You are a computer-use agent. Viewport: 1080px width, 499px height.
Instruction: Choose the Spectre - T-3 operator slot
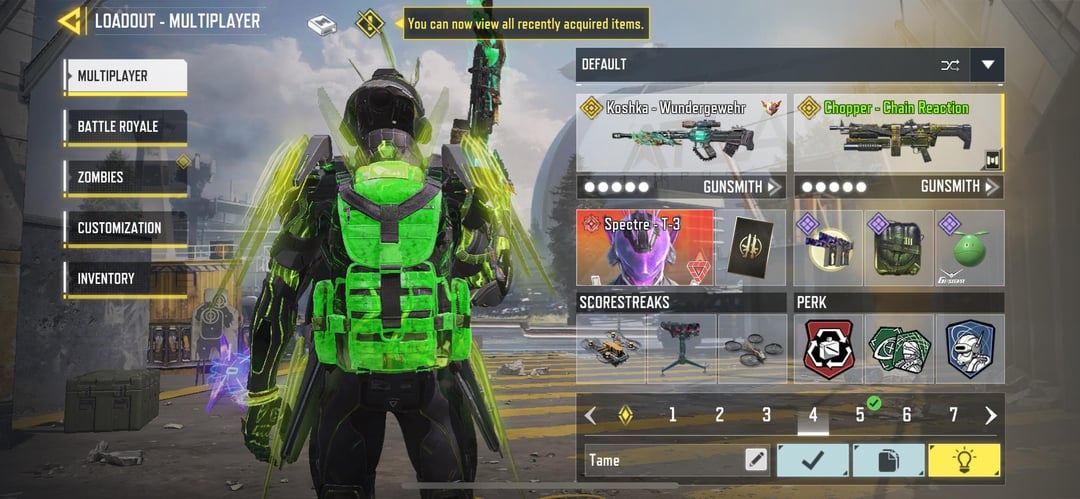pos(645,247)
